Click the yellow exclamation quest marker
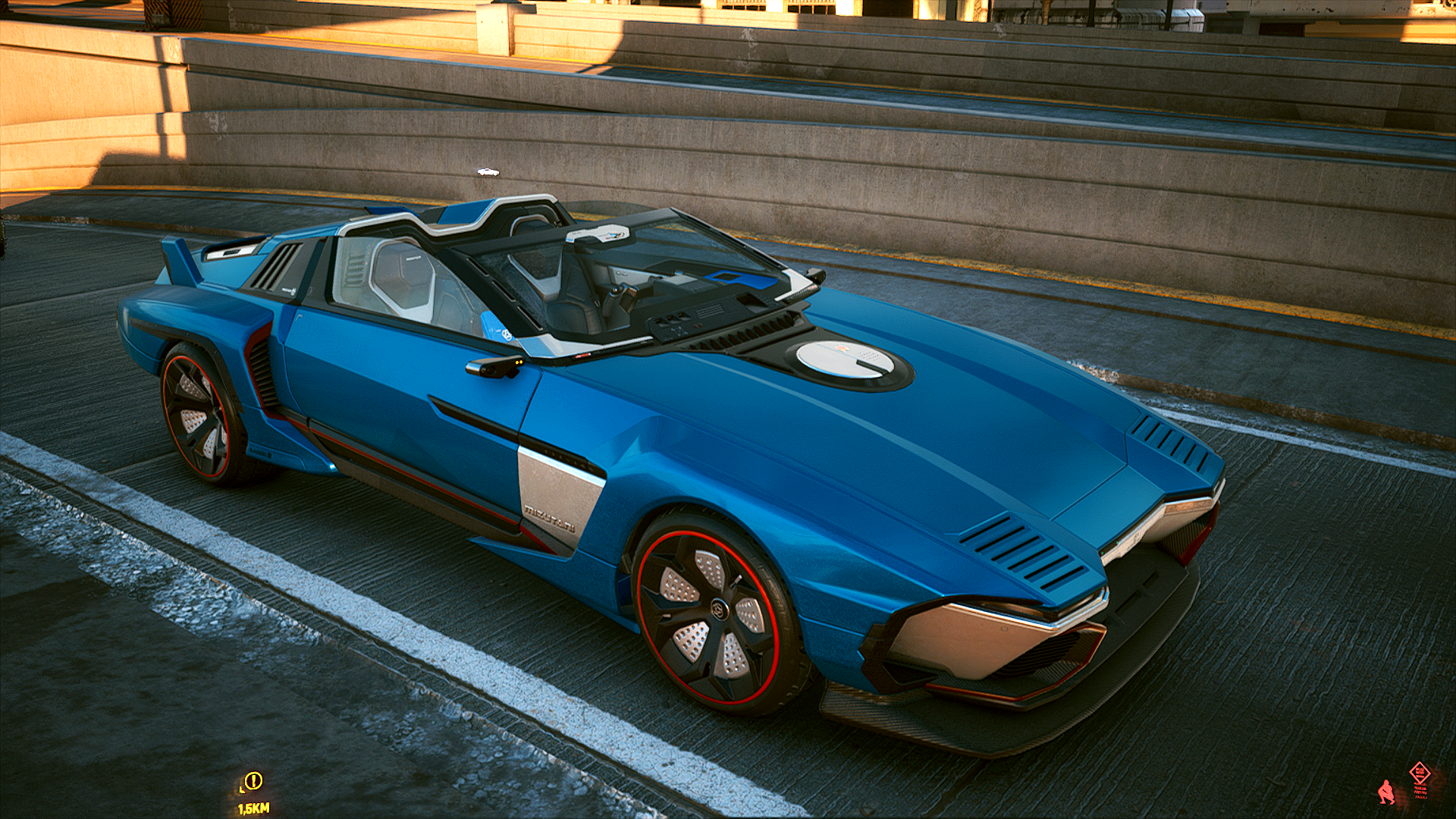The image size is (1456, 819). [x=253, y=780]
